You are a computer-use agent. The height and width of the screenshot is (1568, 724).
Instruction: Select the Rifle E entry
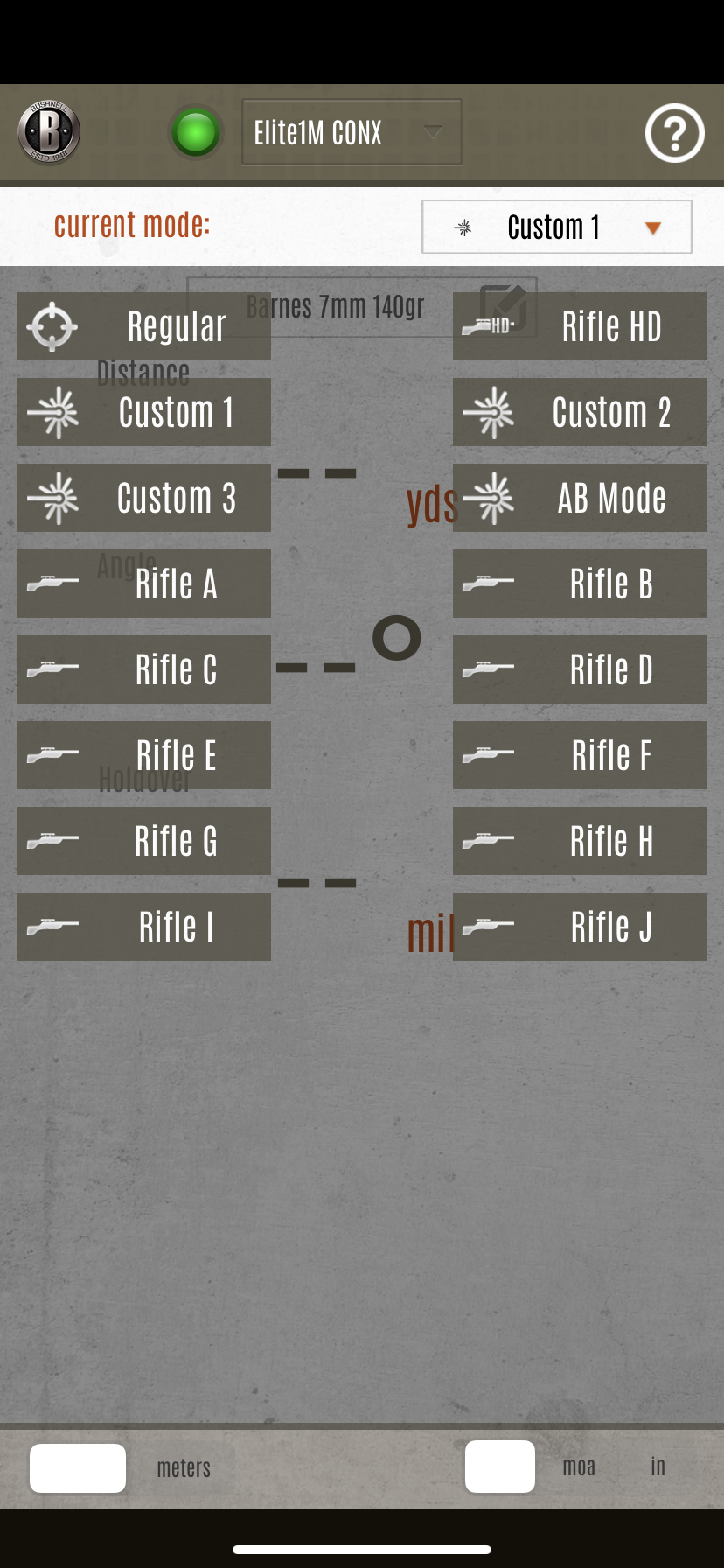[144, 755]
